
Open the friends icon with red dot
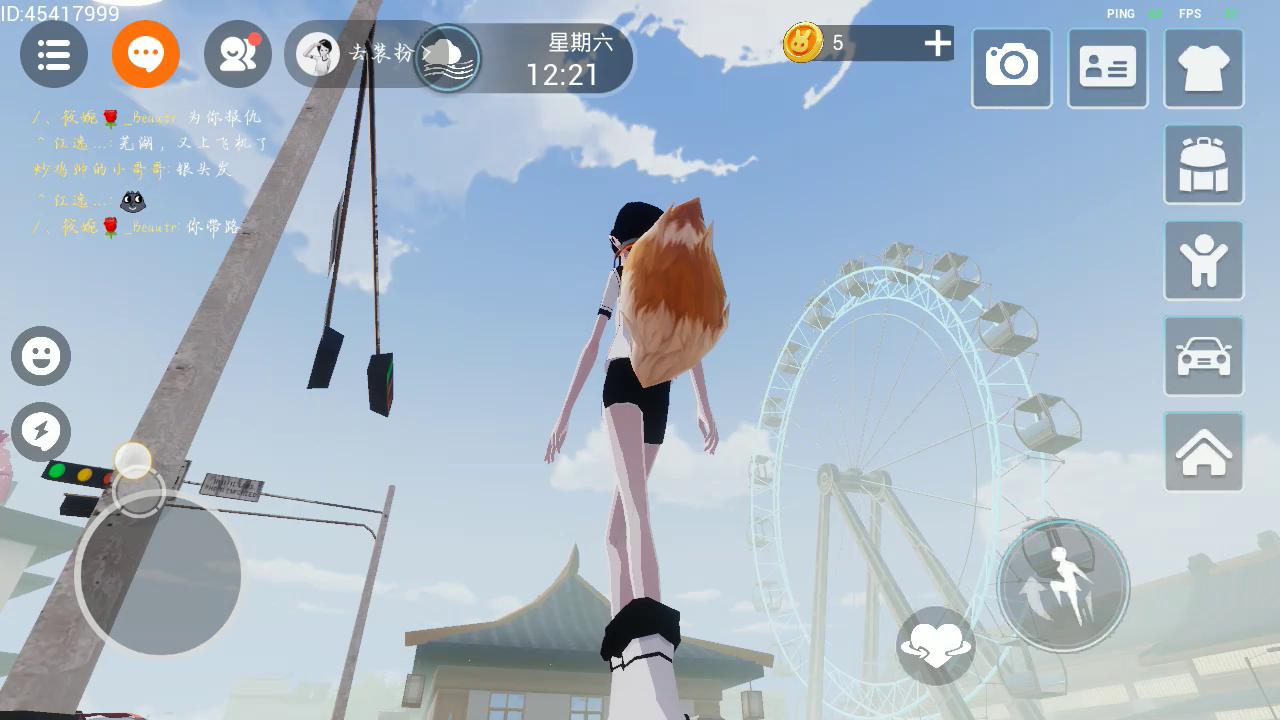tap(238, 54)
